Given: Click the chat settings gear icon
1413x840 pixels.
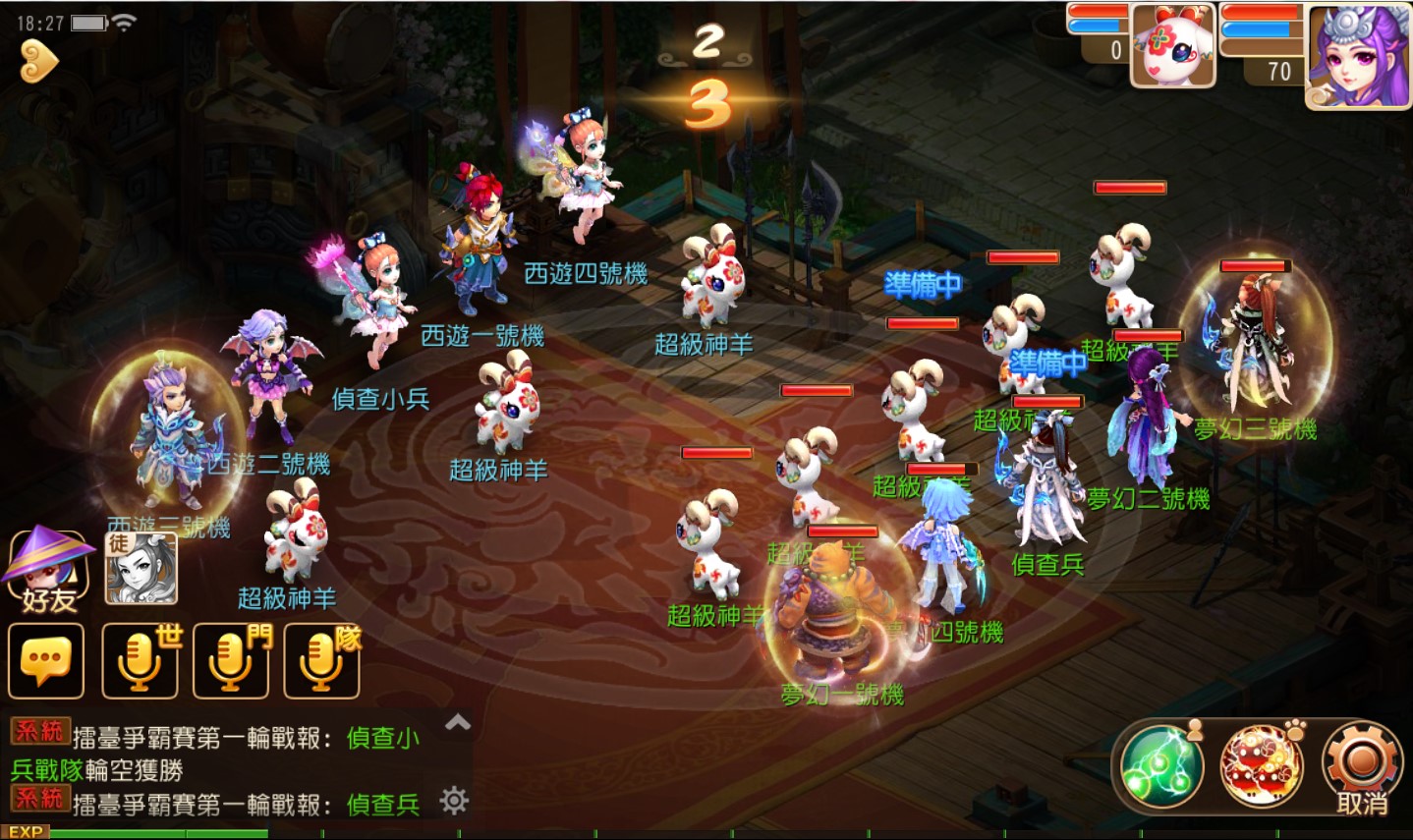Looking at the screenshot, I should tap(453, 802).
